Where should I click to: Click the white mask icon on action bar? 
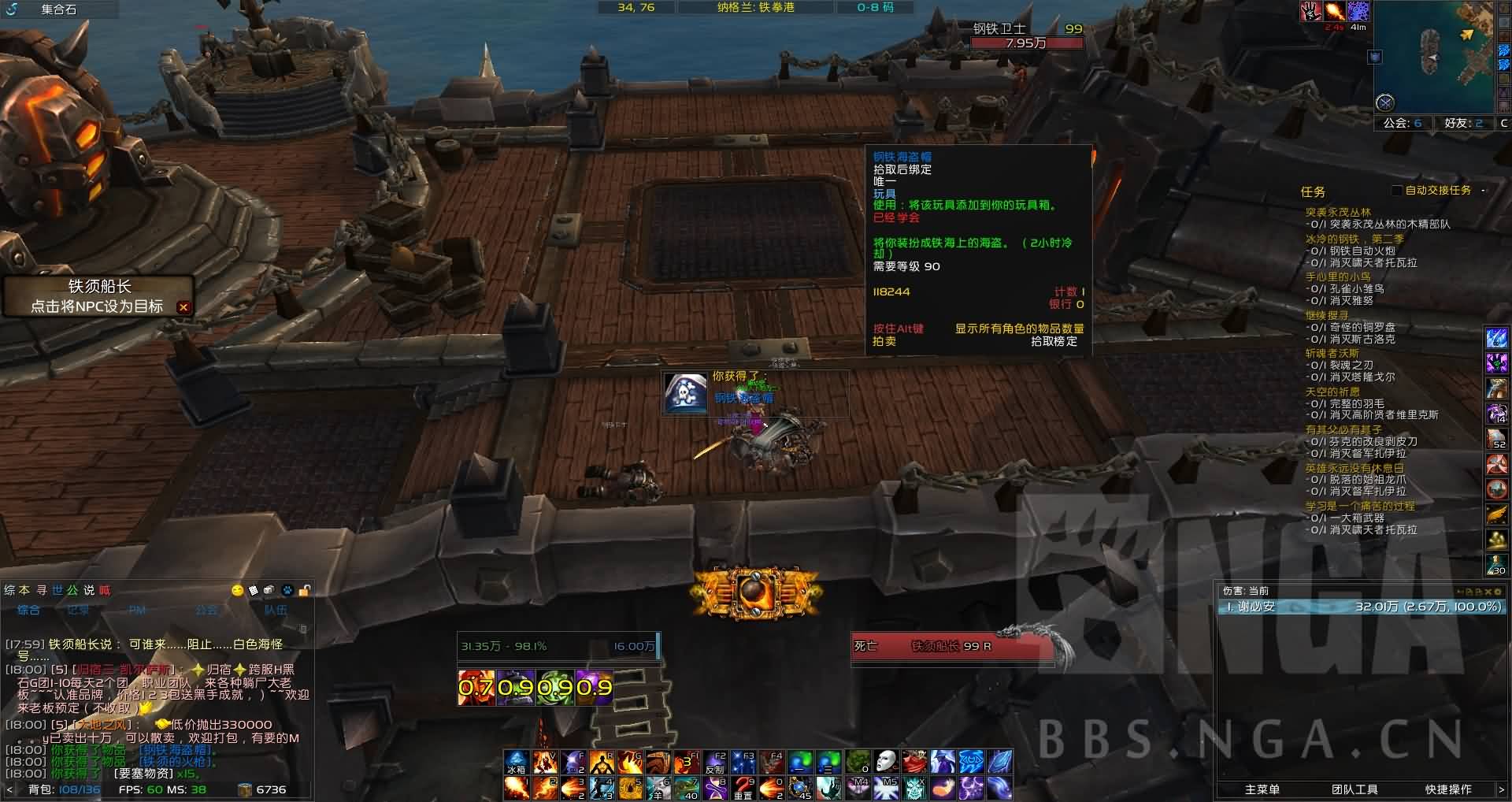click(x=886, y=762)
